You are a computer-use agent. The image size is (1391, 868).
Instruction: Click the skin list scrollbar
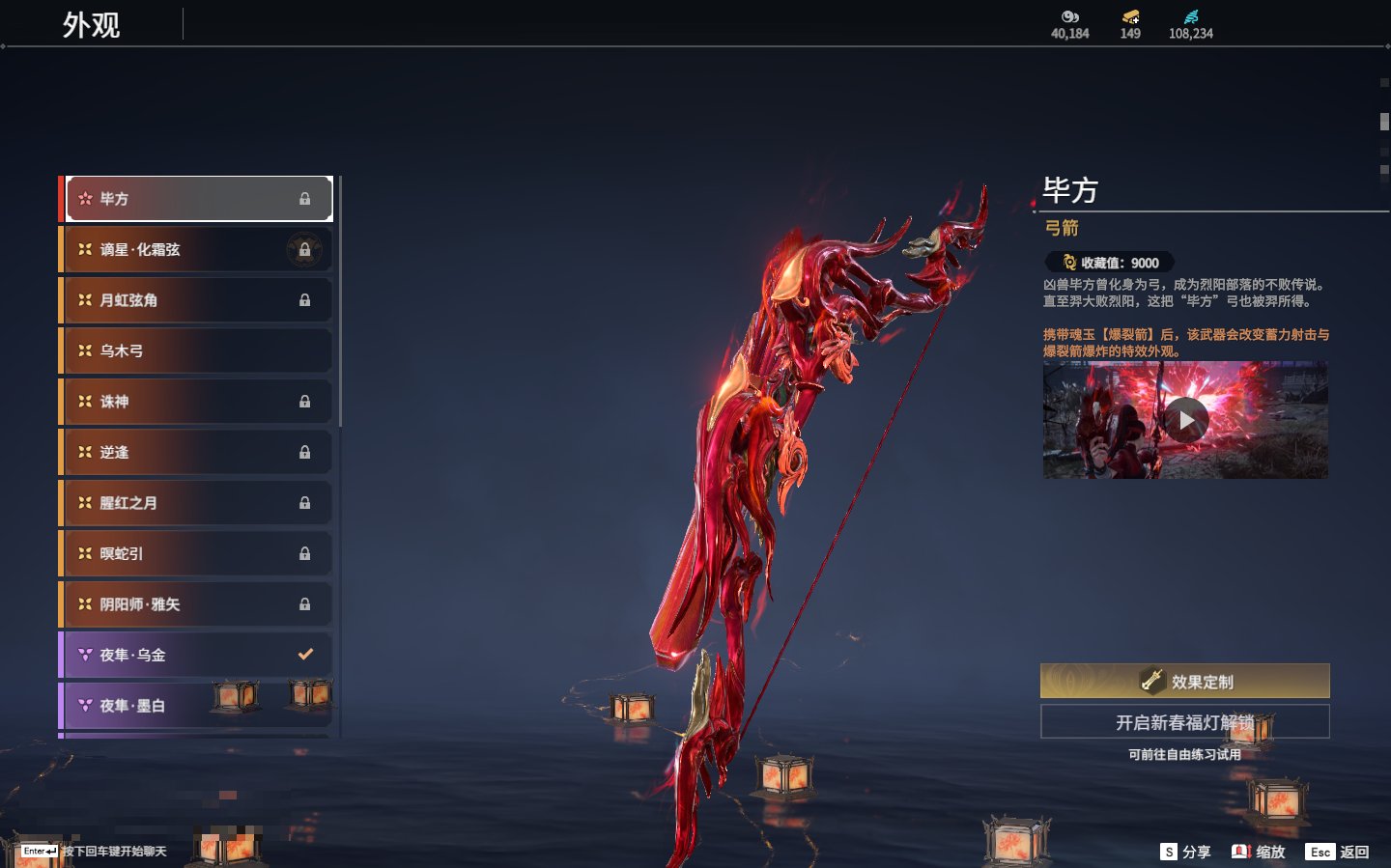point(340,301)
